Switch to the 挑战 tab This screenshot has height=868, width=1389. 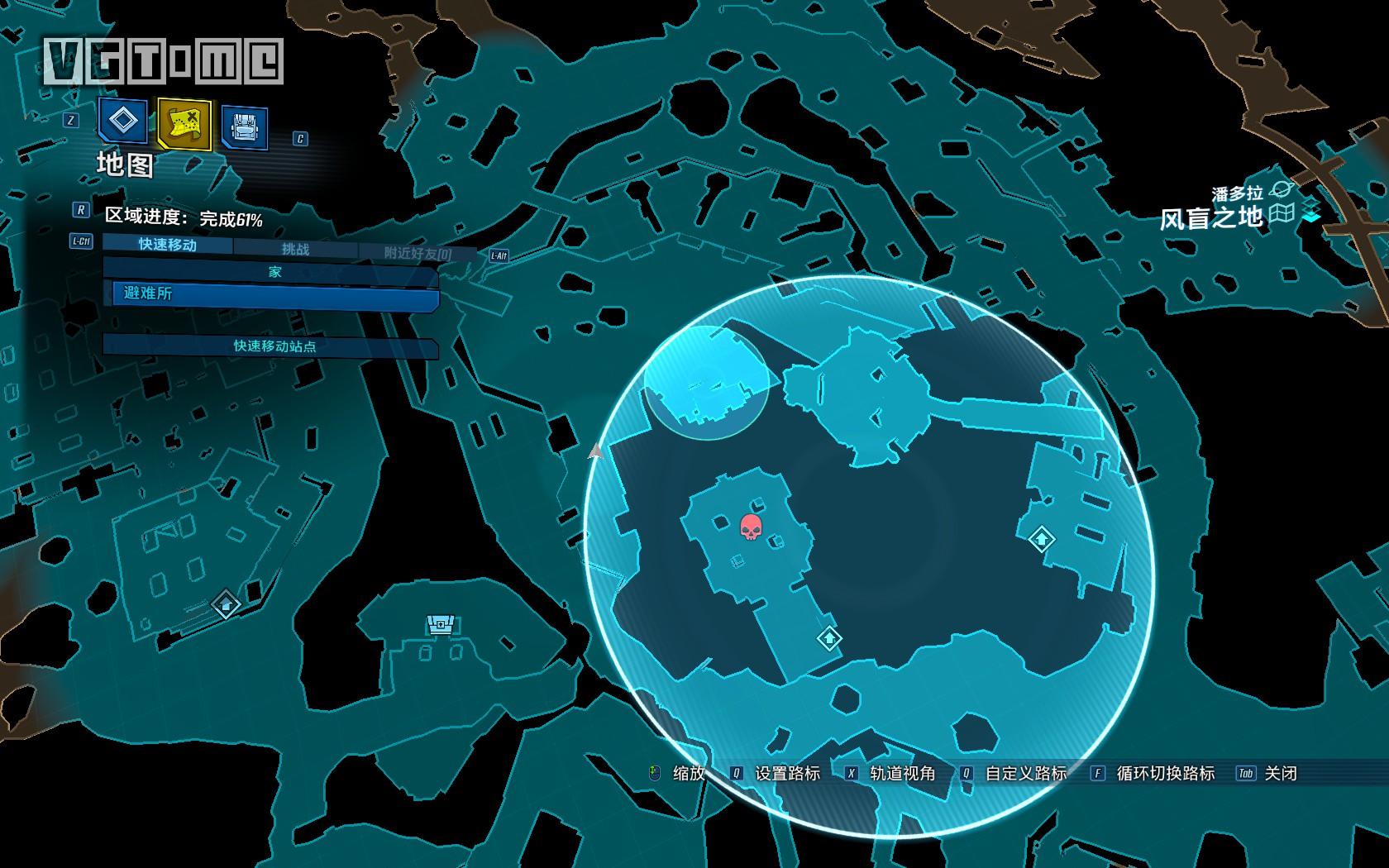click(295, 249)
